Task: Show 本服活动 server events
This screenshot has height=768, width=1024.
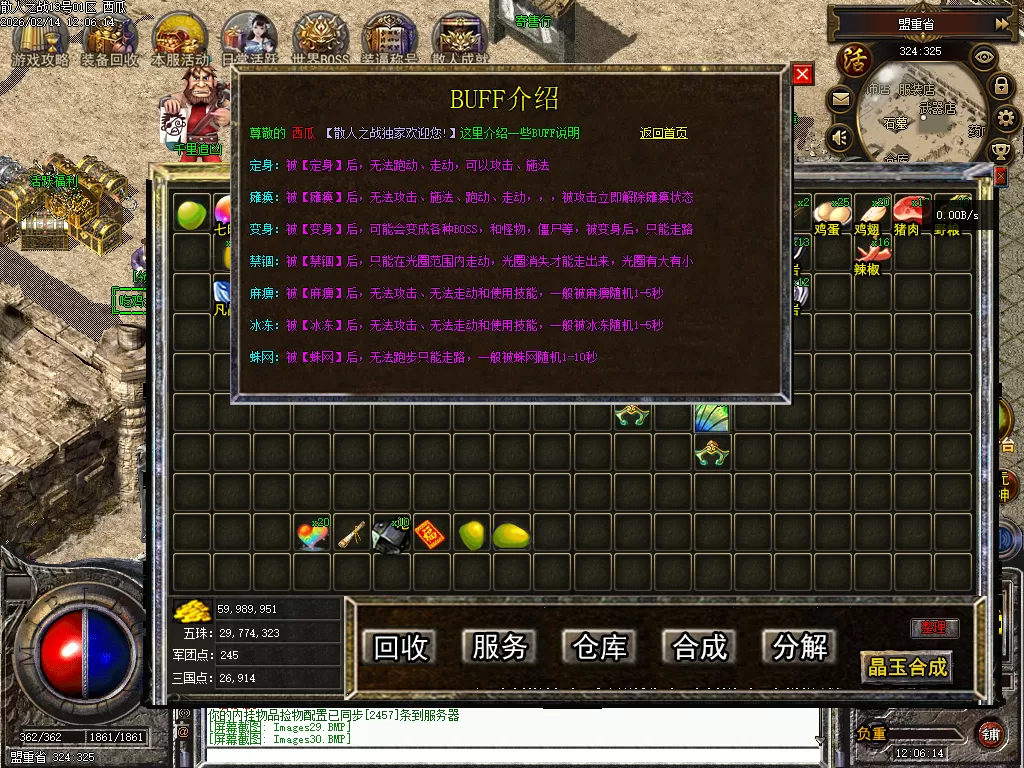Action: pos(180,40)
